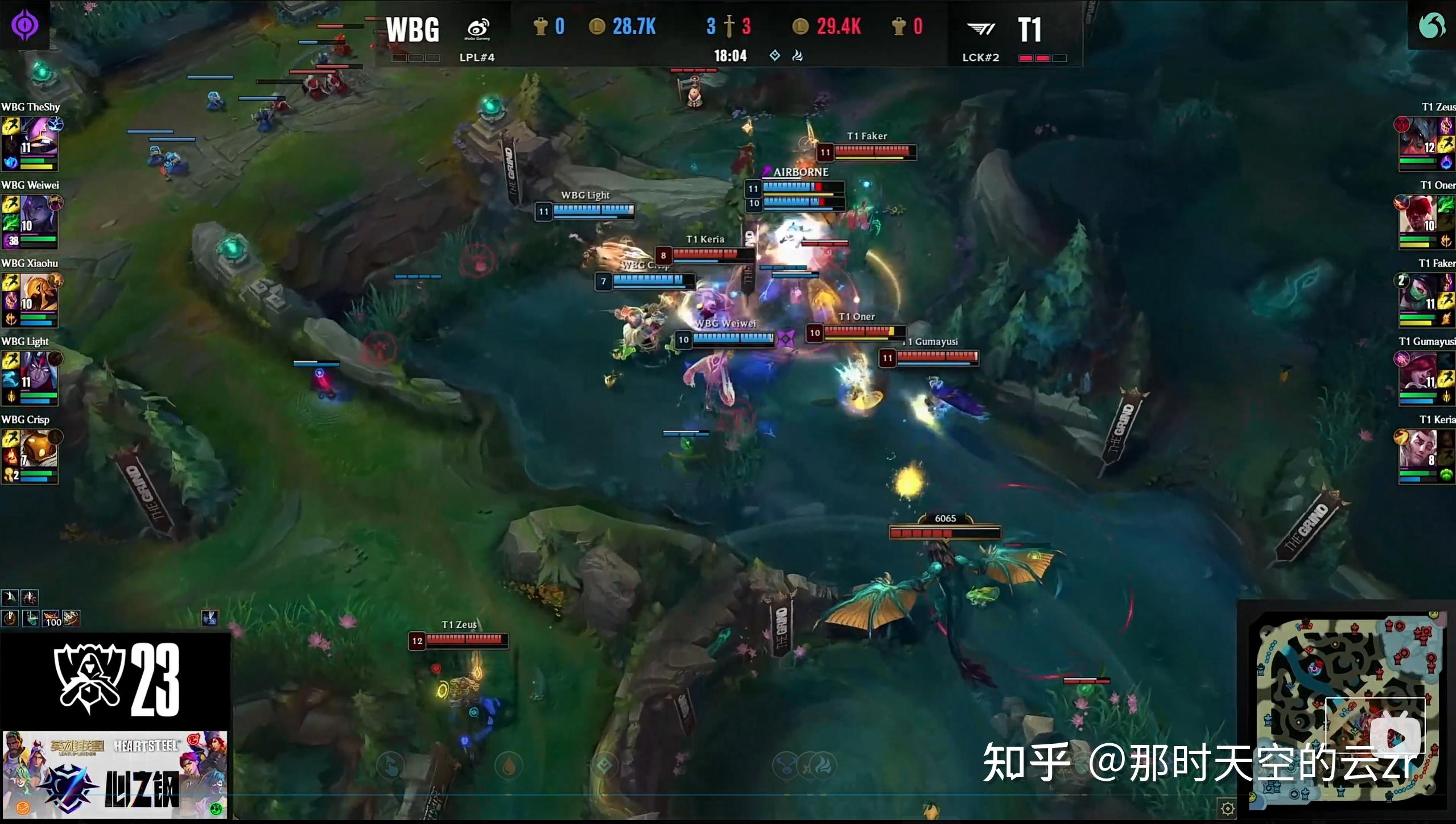Pick WBG Crisp's champion portrait
This screenshot has width=1456, height=824.
[39, 449]
